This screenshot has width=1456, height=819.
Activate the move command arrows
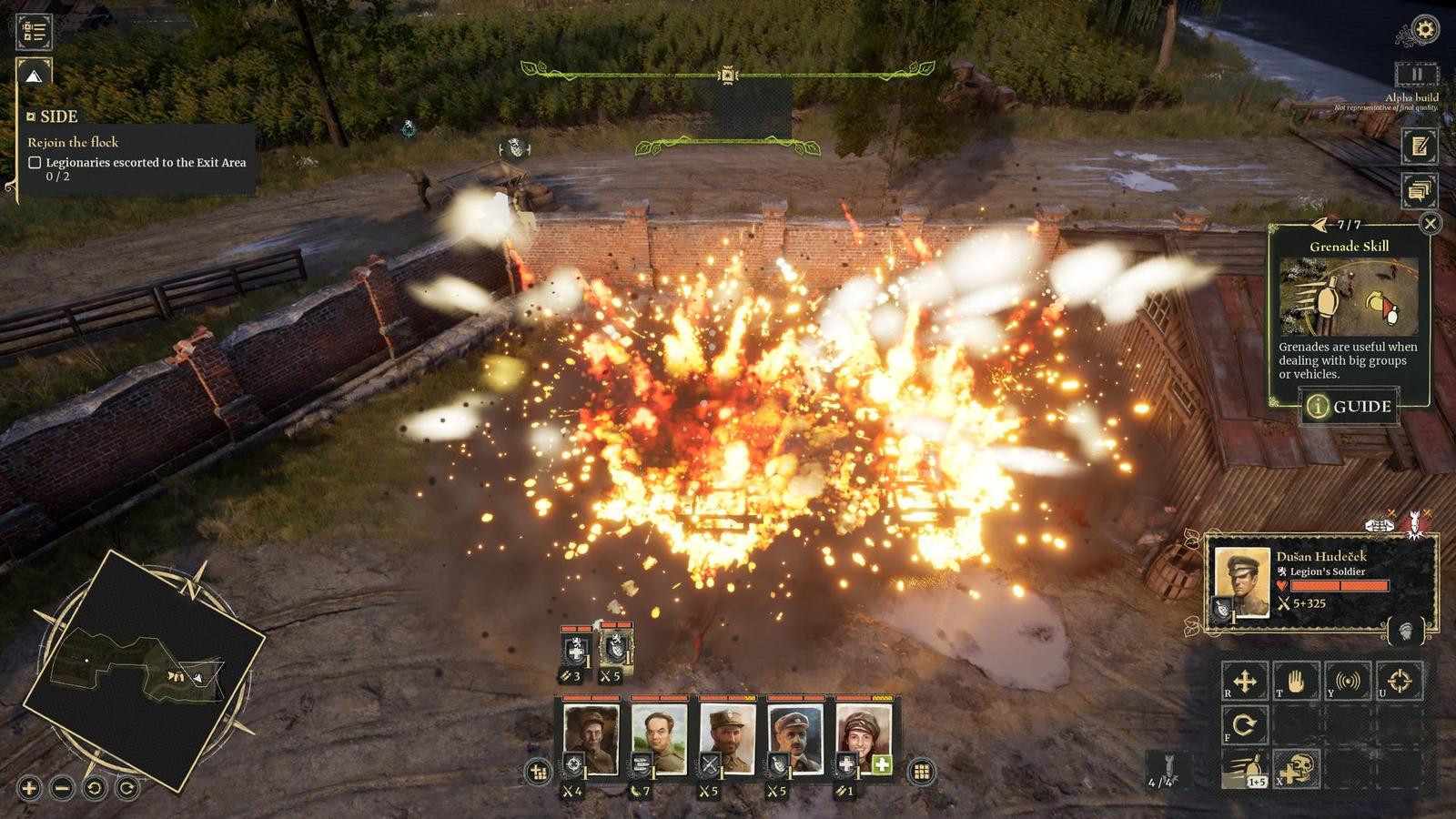1244,681
